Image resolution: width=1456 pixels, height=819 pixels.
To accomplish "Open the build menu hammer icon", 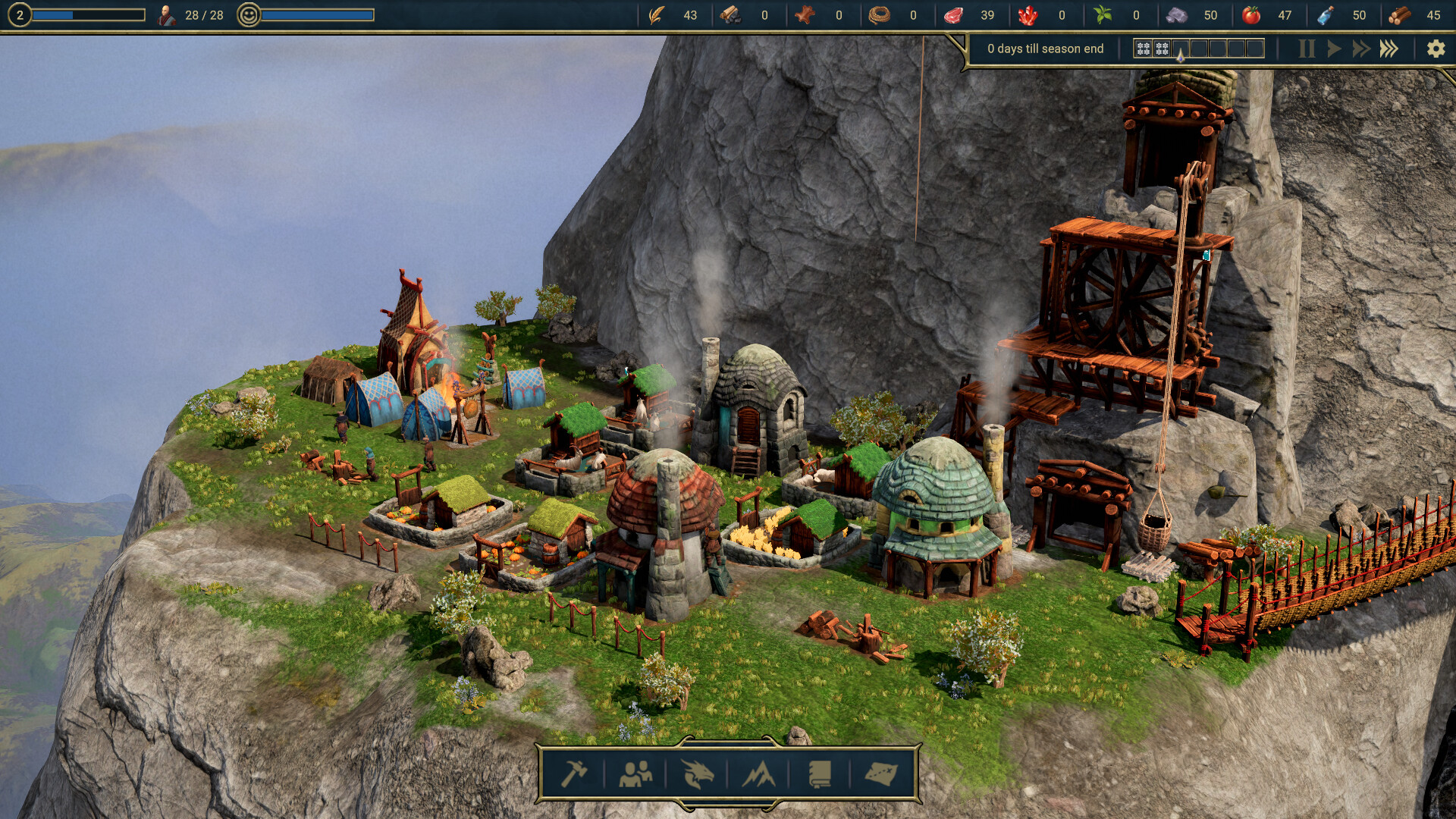I will click(574, 773).
